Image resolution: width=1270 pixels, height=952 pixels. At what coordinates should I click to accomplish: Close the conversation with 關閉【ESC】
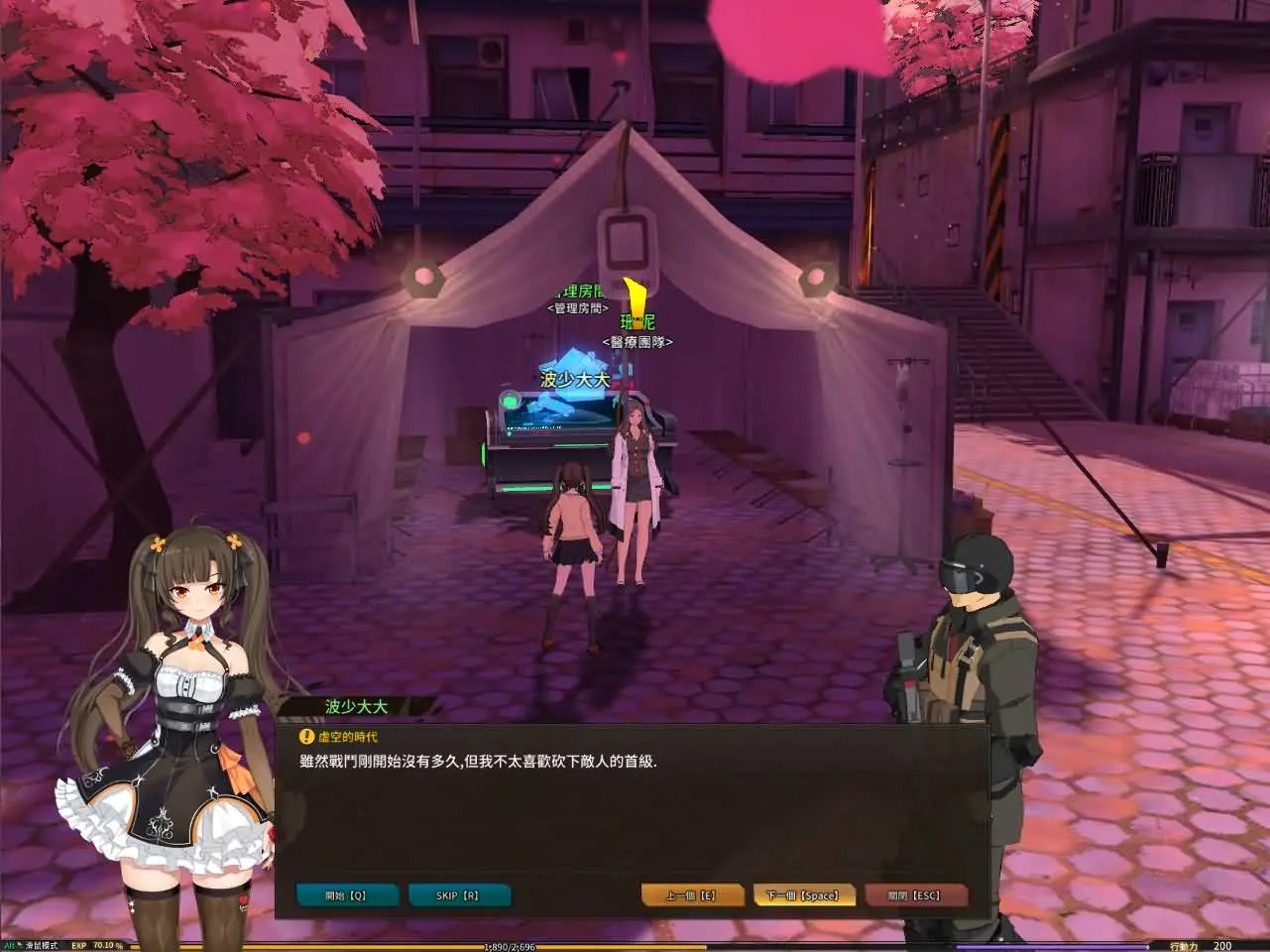[917, 894]
